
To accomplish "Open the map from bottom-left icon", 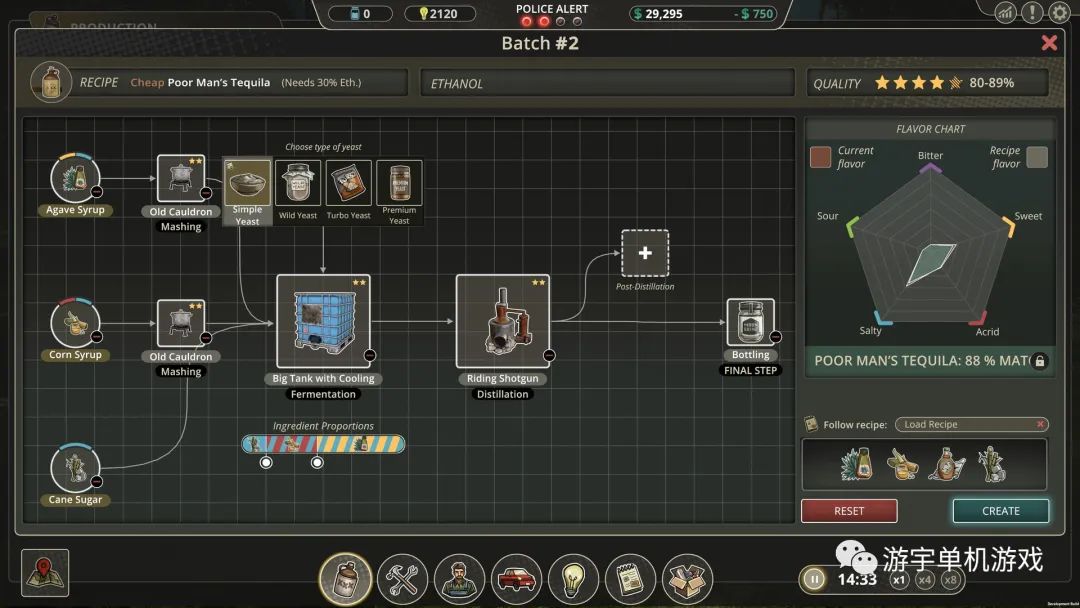I will pyautogui.click(x=45, y=573).
